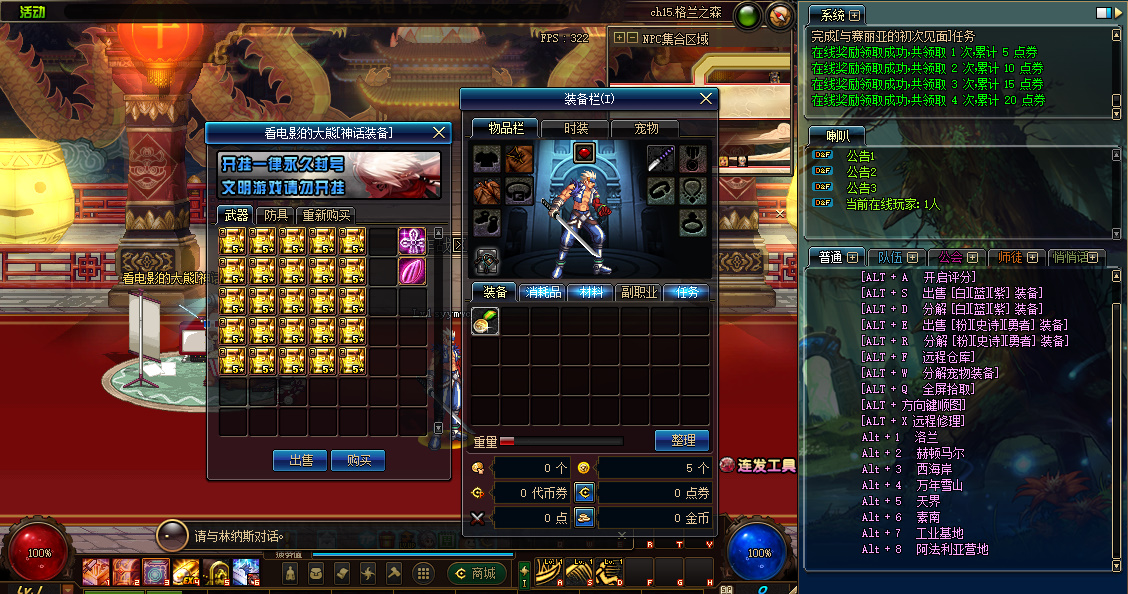The height and width of the screenshot is (594, 1128).
Task: Select the pink feather shop item
Action: pyautogui.click(x=412, y=271)
